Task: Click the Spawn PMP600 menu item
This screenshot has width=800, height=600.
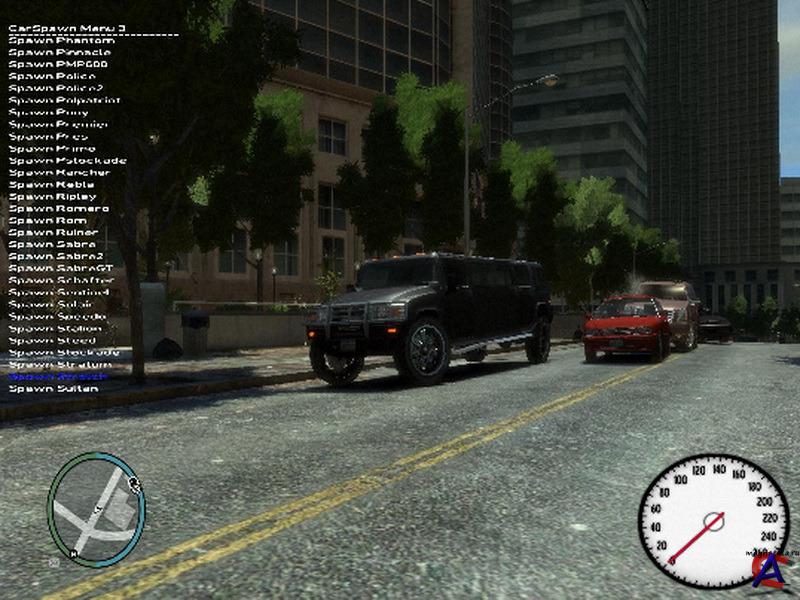Action: (x=58, y=64)
